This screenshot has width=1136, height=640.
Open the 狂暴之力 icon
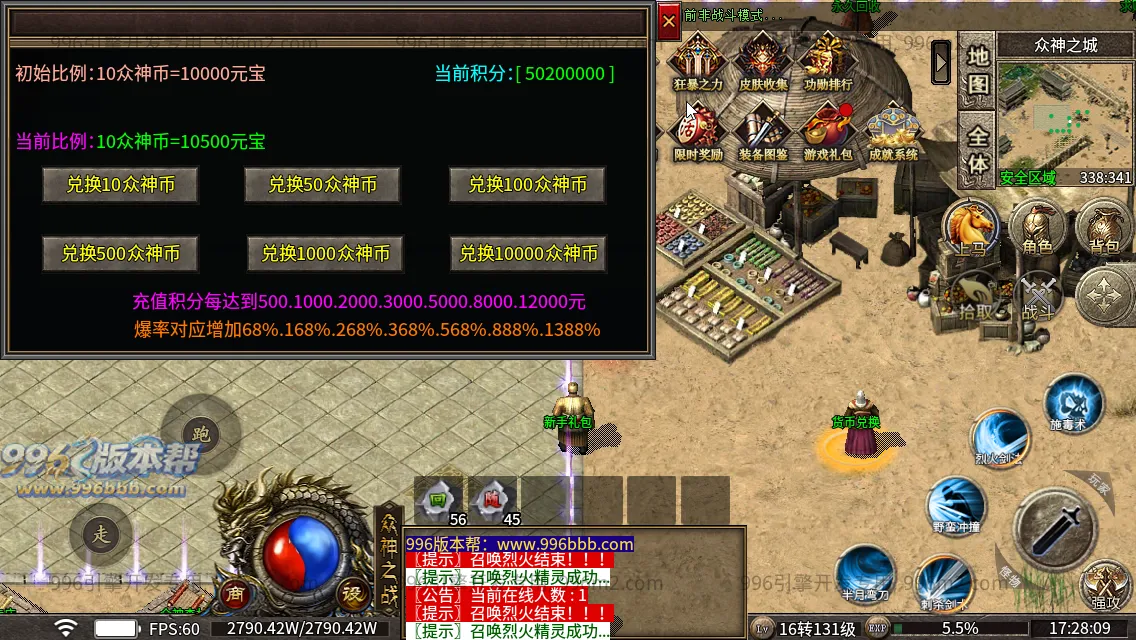(698, 64)
